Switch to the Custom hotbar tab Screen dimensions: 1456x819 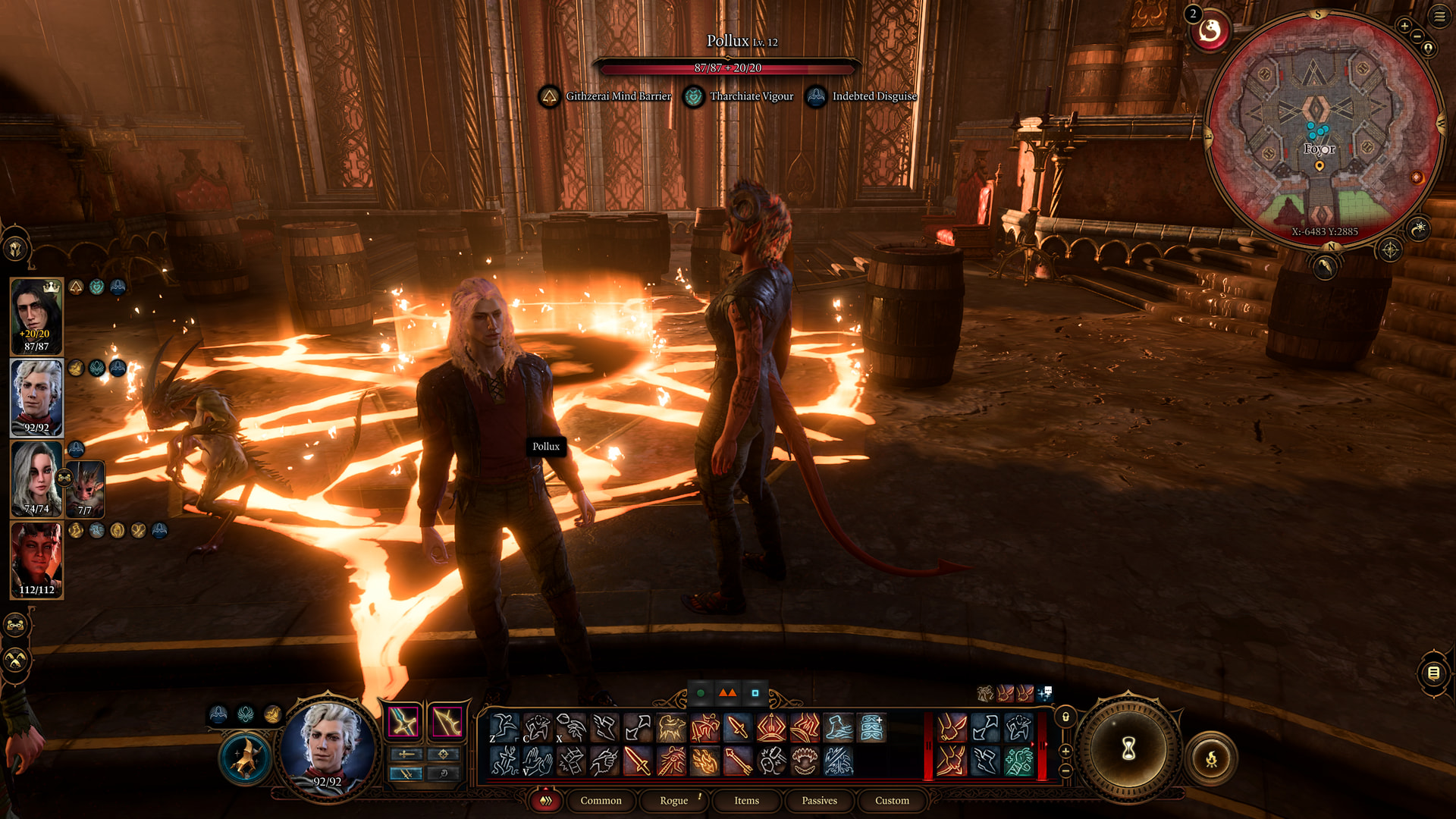click(x=892, y=801)
